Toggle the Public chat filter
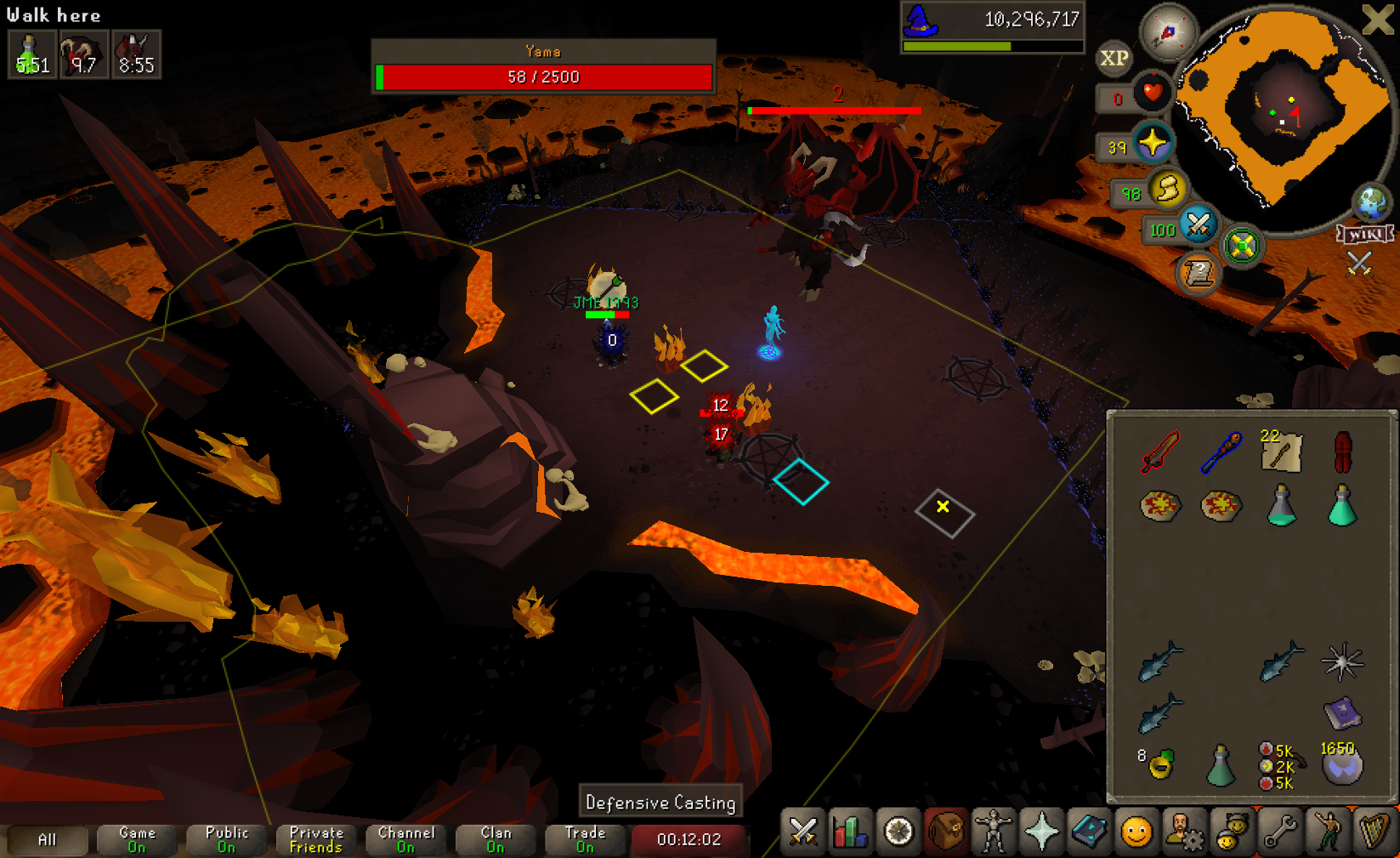The image size is (1400, 858). tap(227, 839)
